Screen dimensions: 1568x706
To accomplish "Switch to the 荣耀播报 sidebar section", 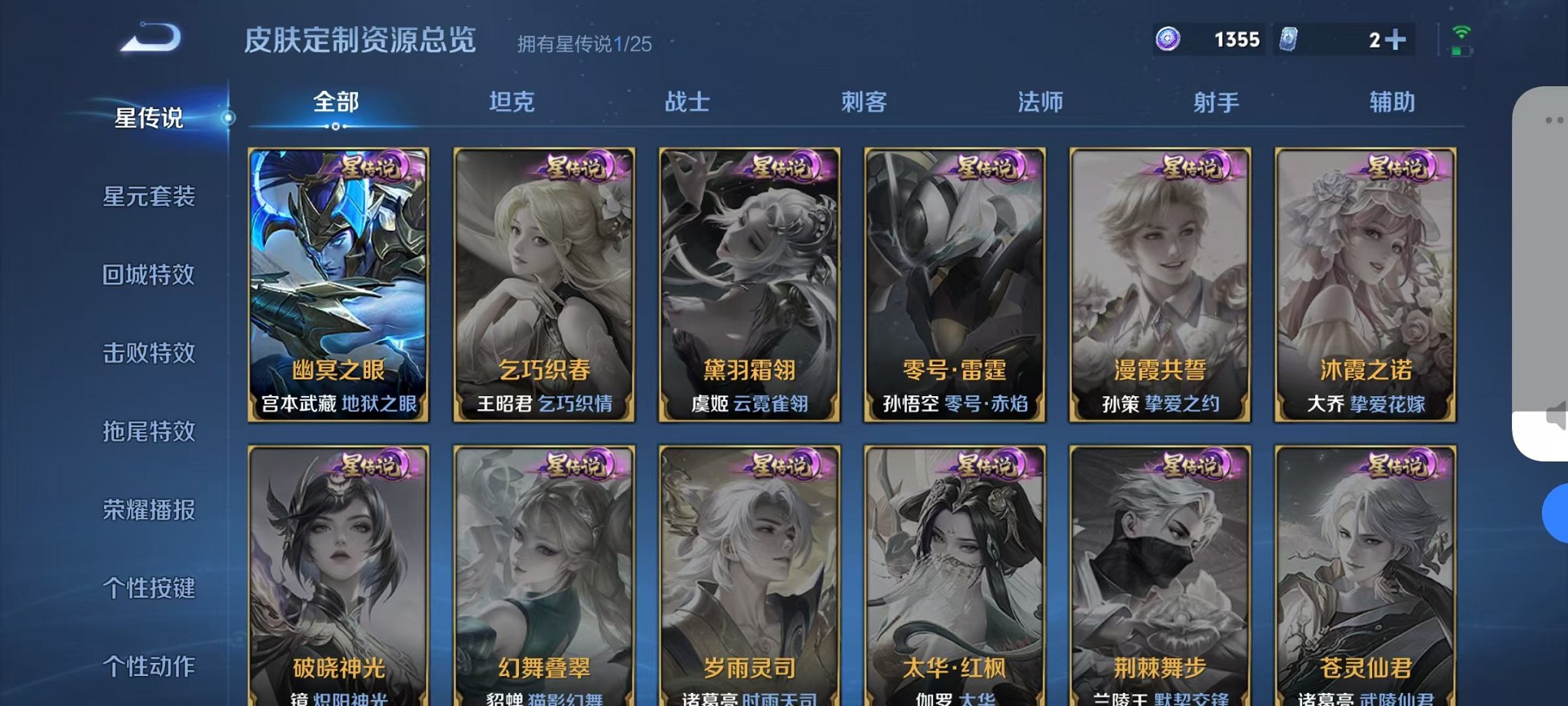I will pyautogui.click(x=149, y=508).
